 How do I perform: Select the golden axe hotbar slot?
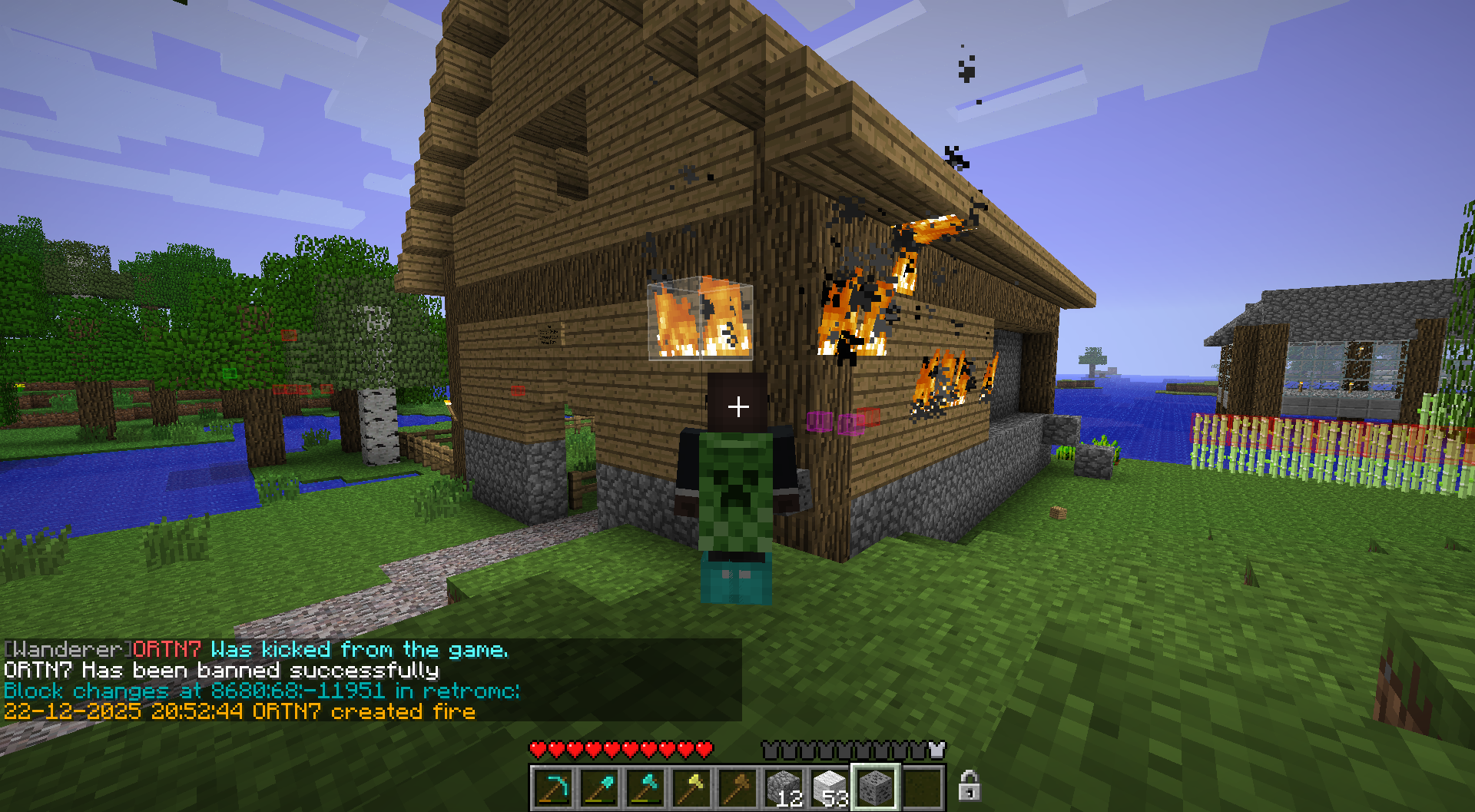691,787
